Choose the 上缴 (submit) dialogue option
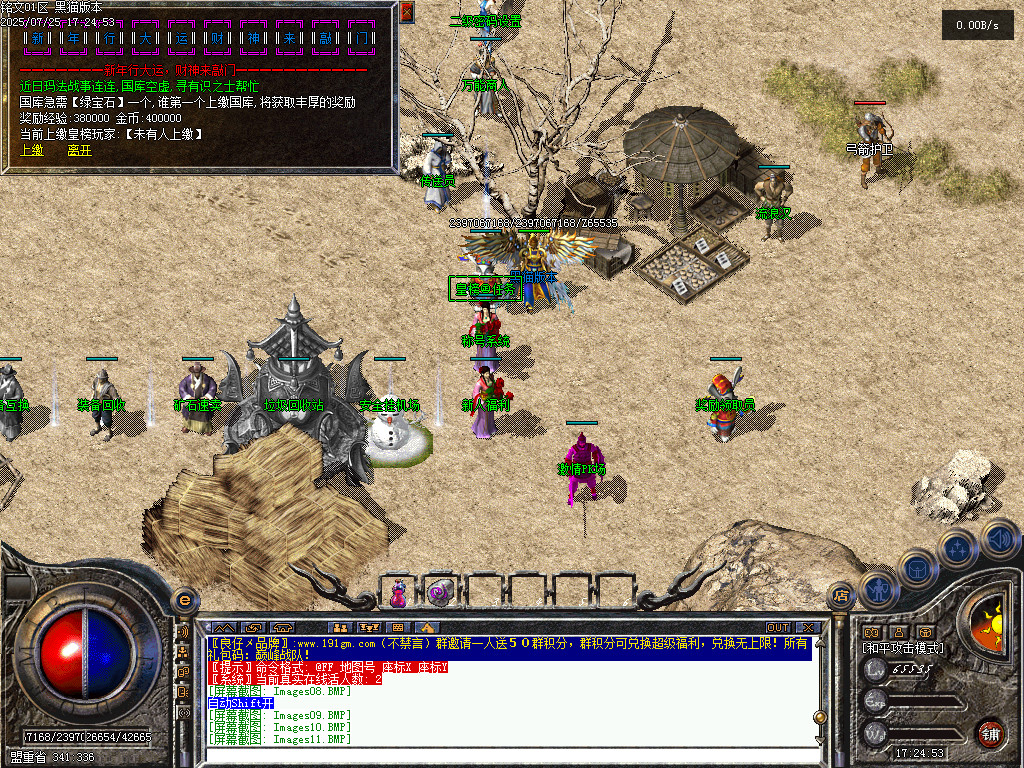1024x768 pixels. click(x=31, y=150)
